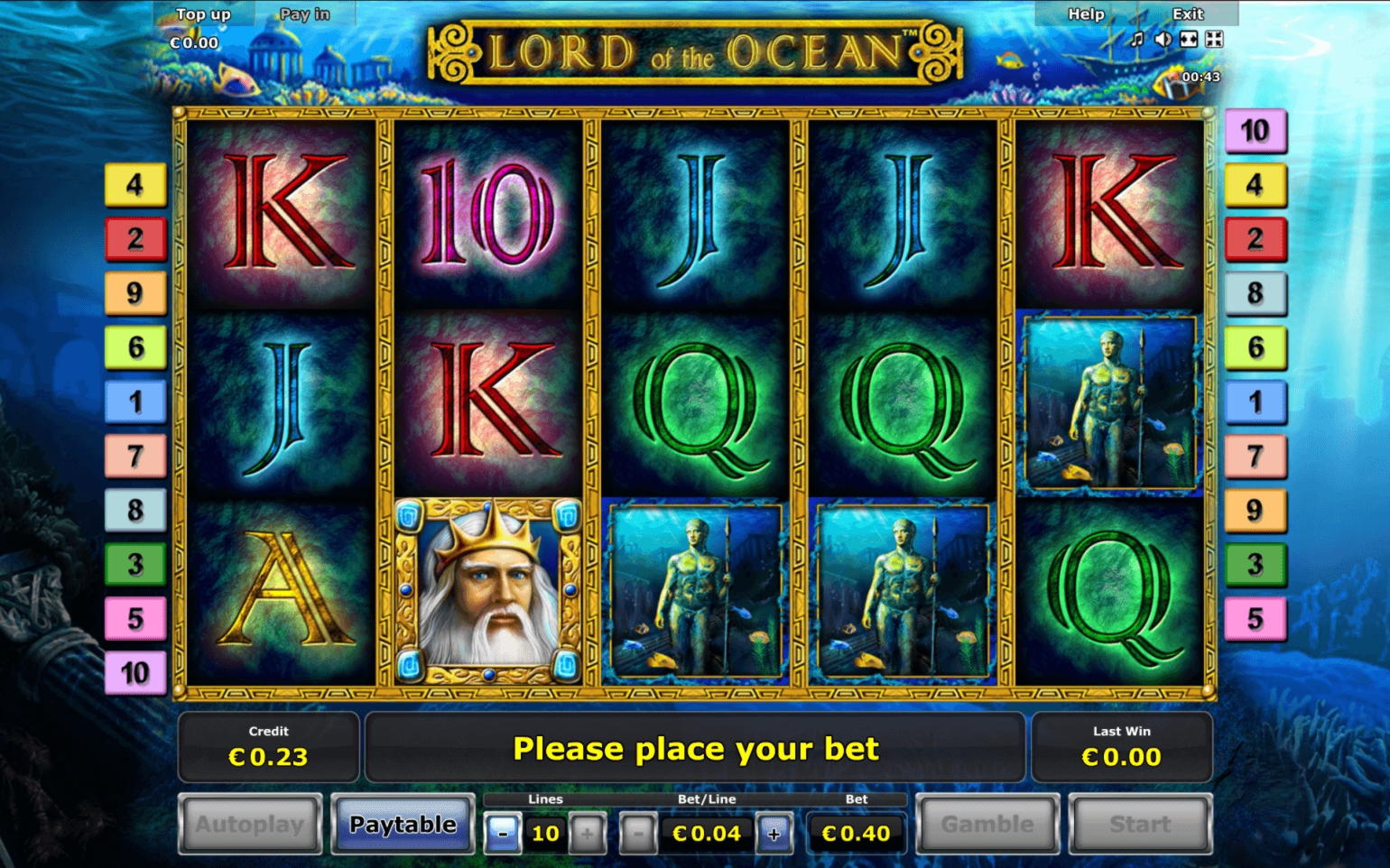Exit fullscreen using the shrink icon

1215,40
